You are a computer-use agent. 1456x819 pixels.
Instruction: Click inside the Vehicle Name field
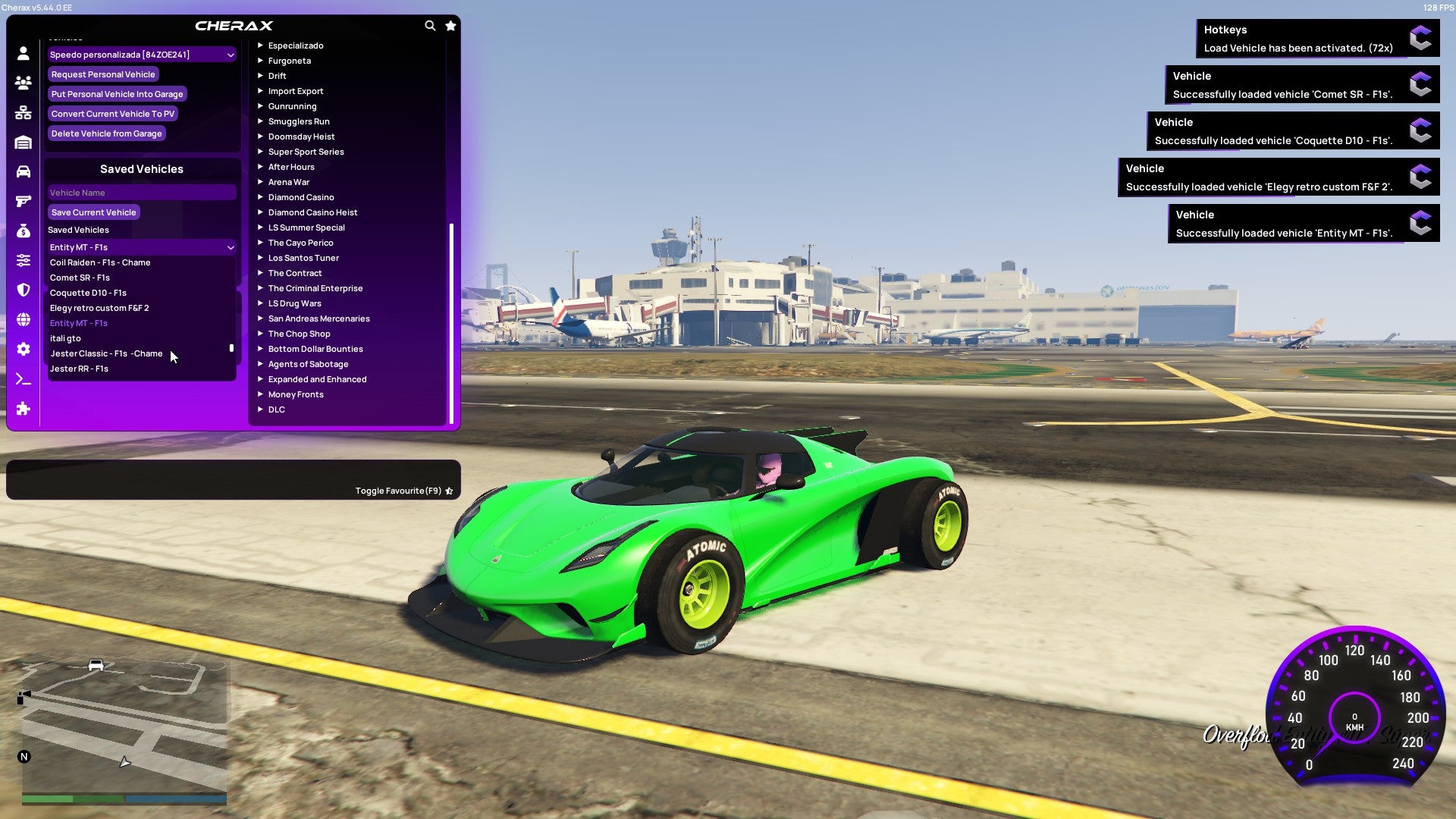[141, 192]
